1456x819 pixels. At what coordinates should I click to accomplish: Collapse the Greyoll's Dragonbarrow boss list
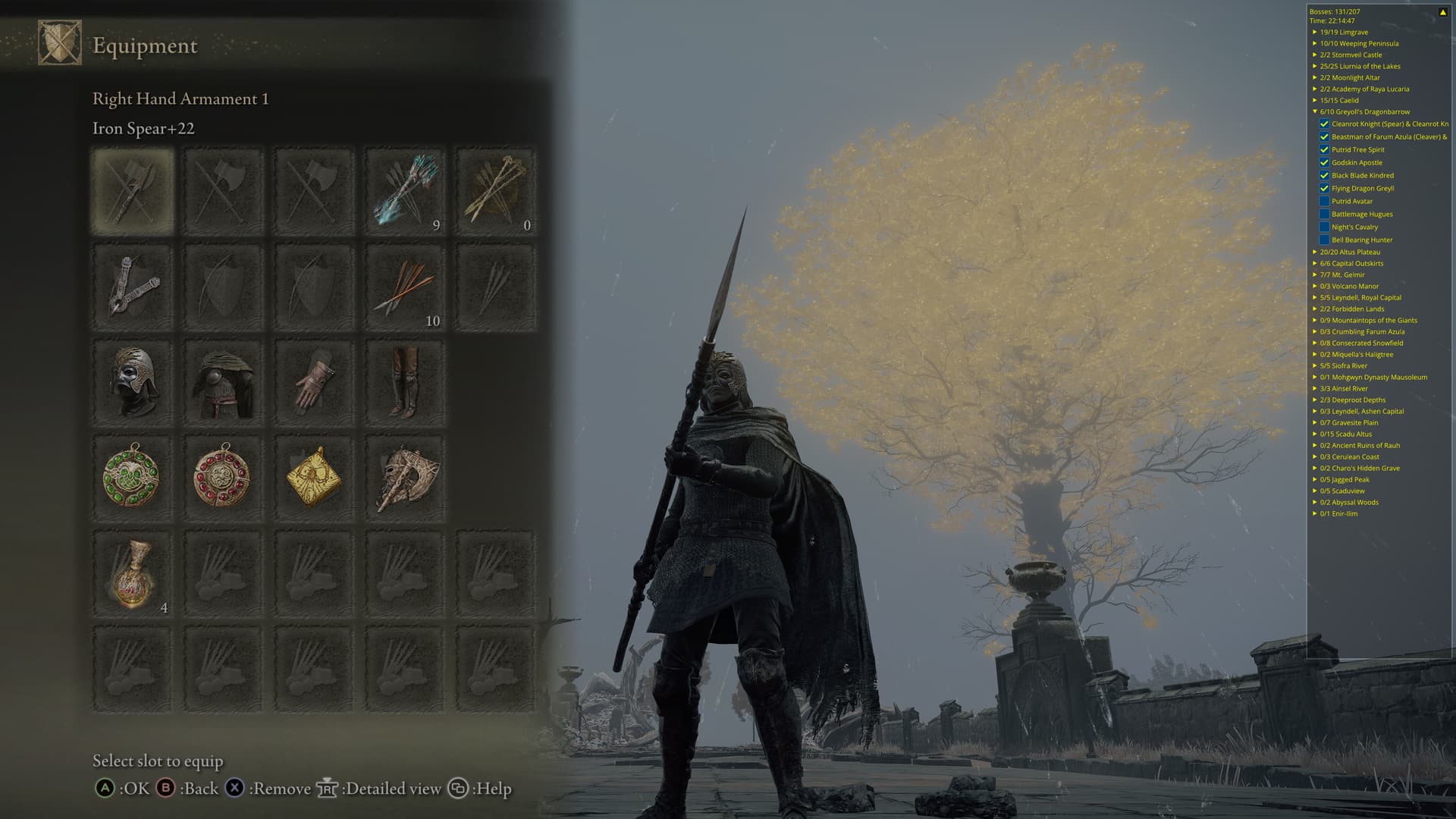[x=1315, y=112]
